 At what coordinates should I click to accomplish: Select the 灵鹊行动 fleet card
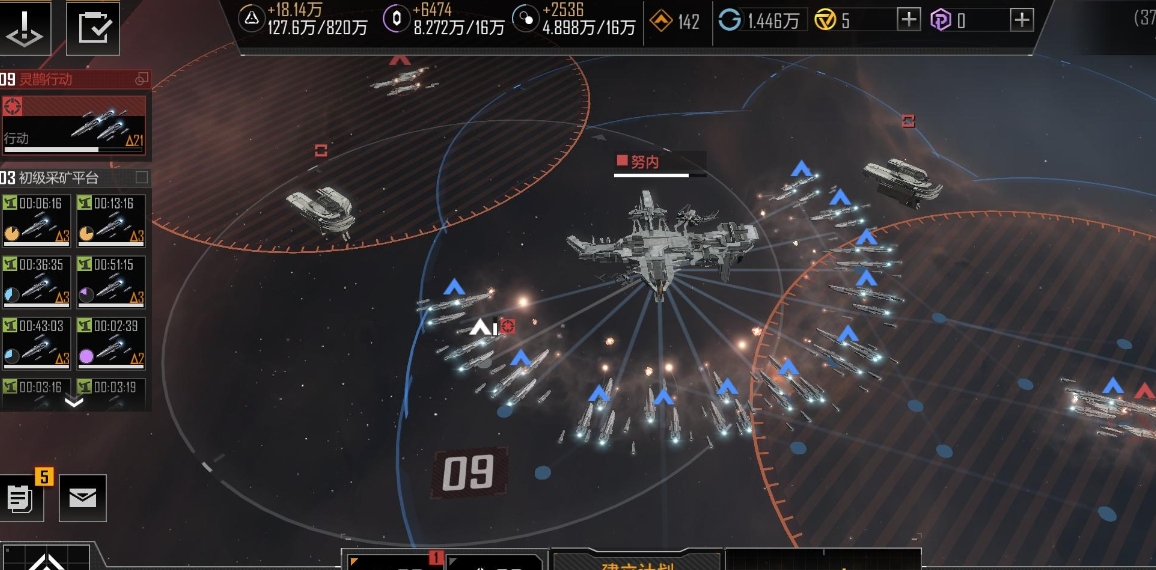pyautogui.click(x=74, y=126)
